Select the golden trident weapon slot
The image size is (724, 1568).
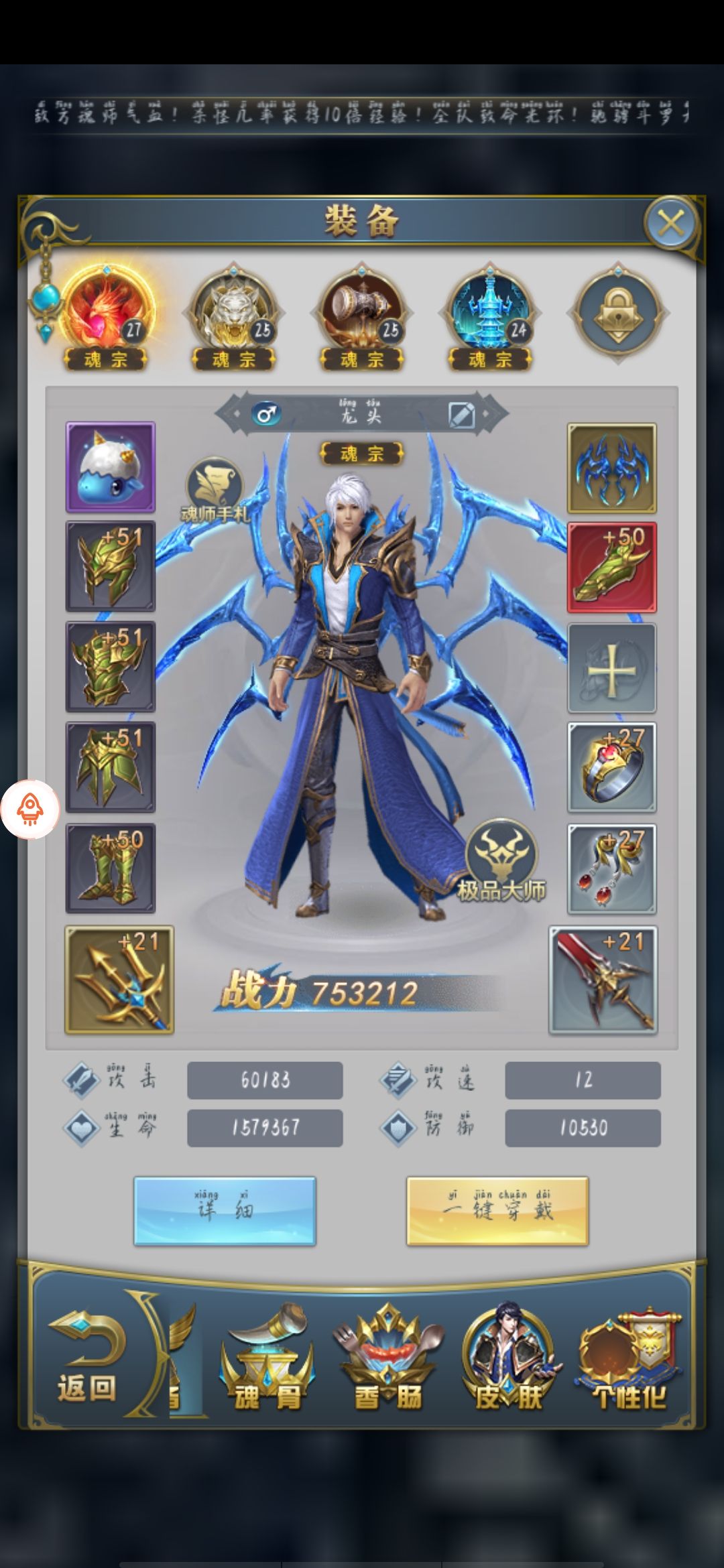click(x=119, y=980)
